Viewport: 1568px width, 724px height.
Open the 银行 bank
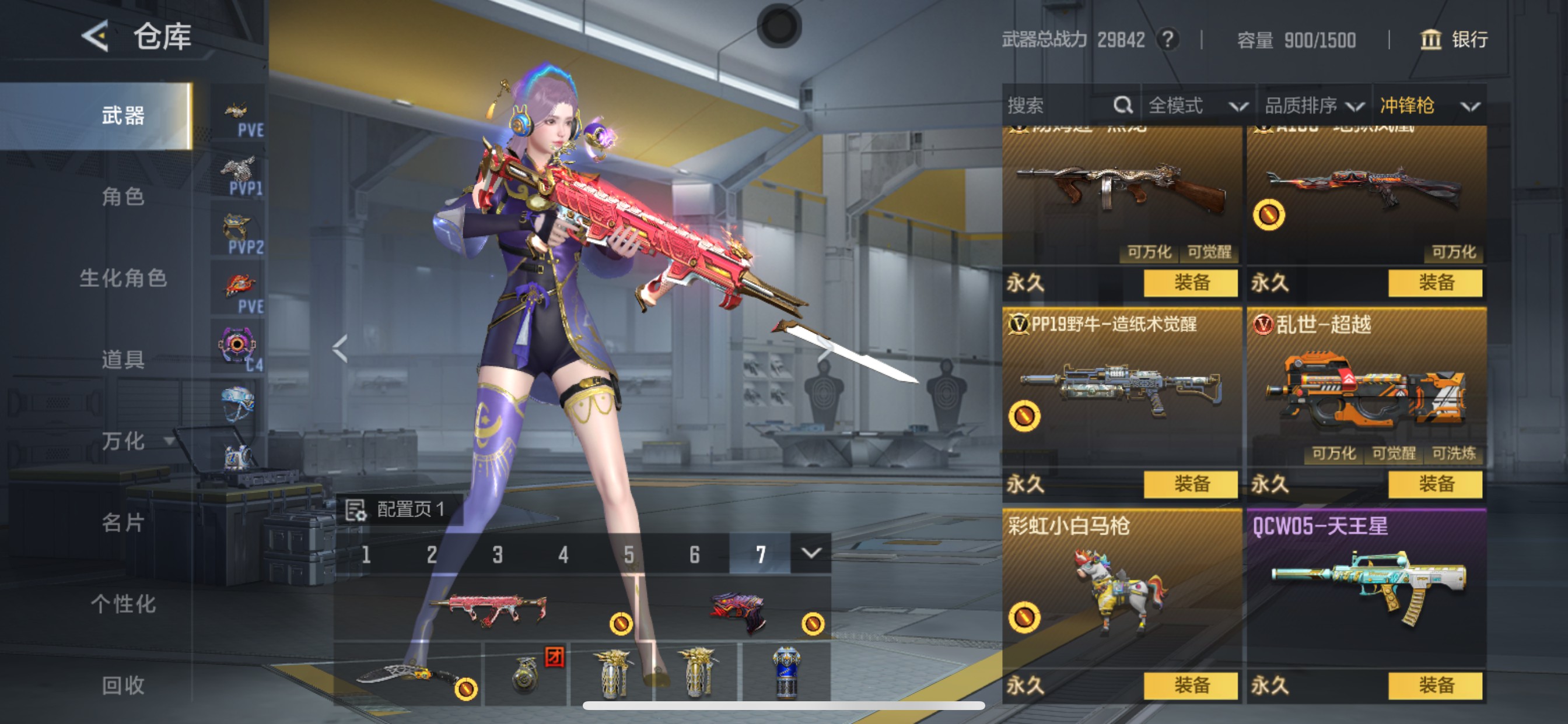pos(1454,40)
